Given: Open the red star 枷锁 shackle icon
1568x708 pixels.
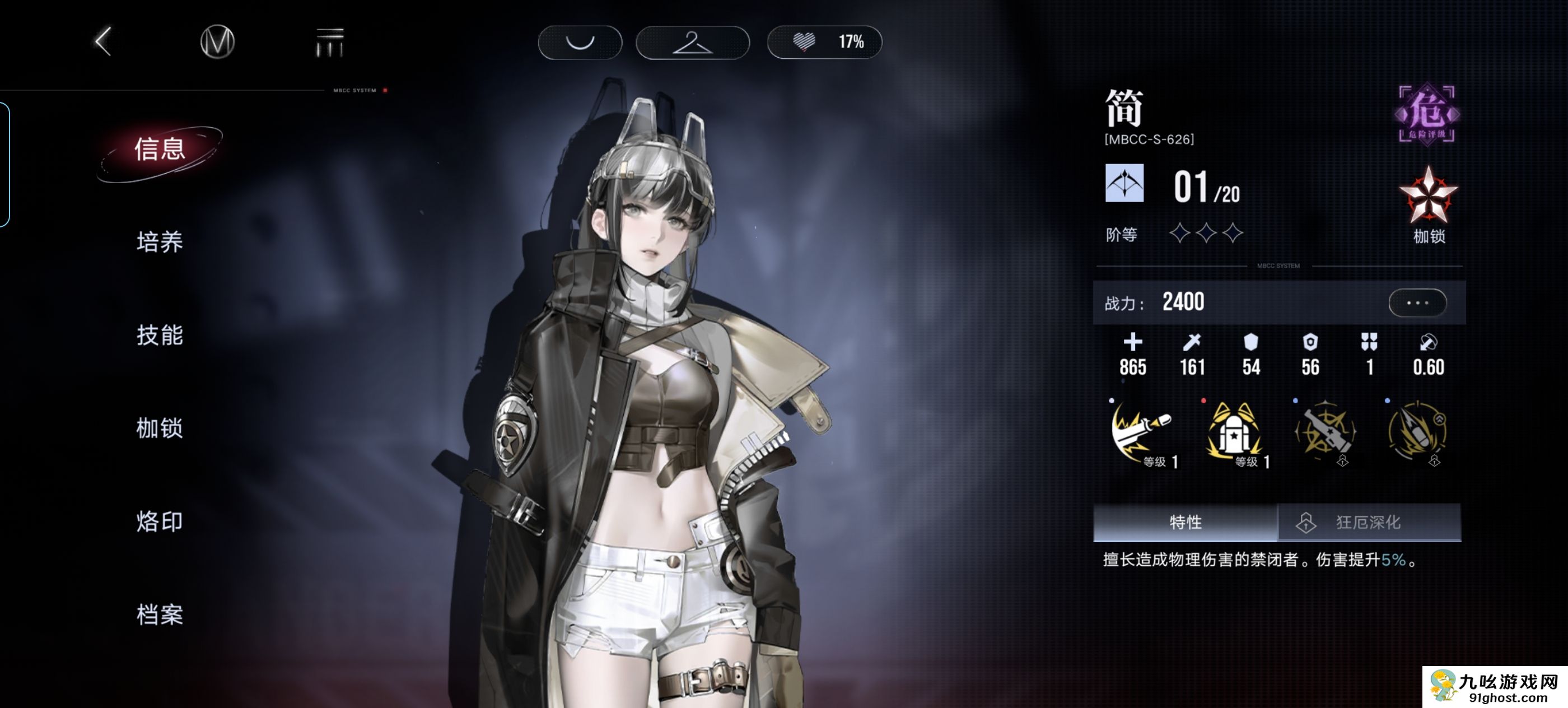Looking at the screenshot, I should click(x=1428, y=198).
